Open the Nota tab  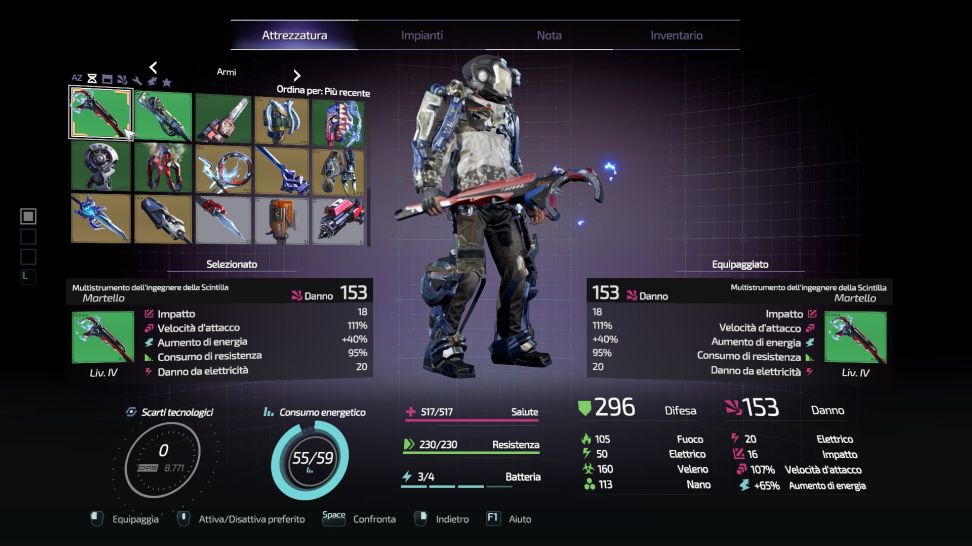point(549,35)
